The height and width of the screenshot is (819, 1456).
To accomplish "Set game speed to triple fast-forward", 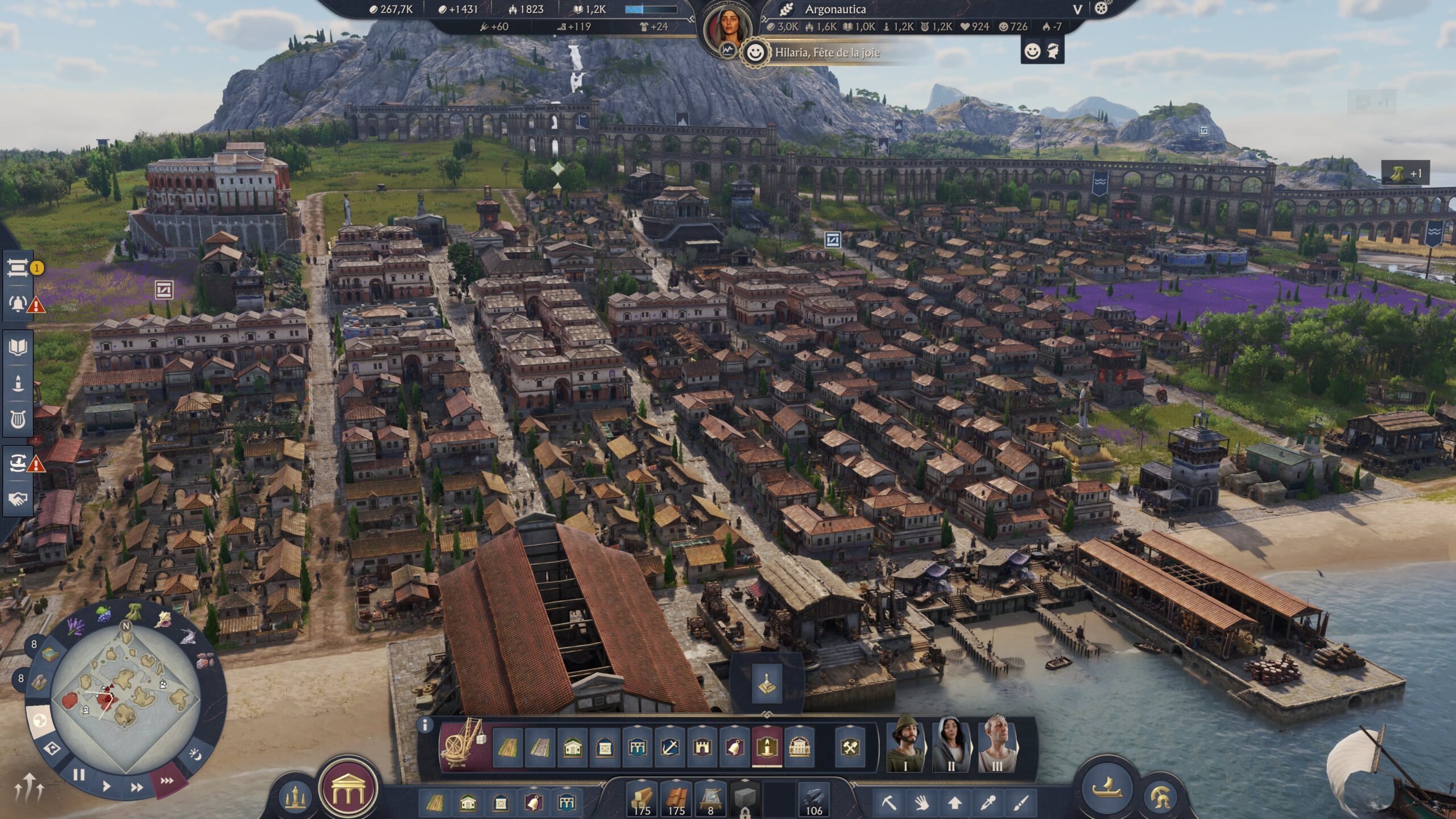I will tap(167, 781).
